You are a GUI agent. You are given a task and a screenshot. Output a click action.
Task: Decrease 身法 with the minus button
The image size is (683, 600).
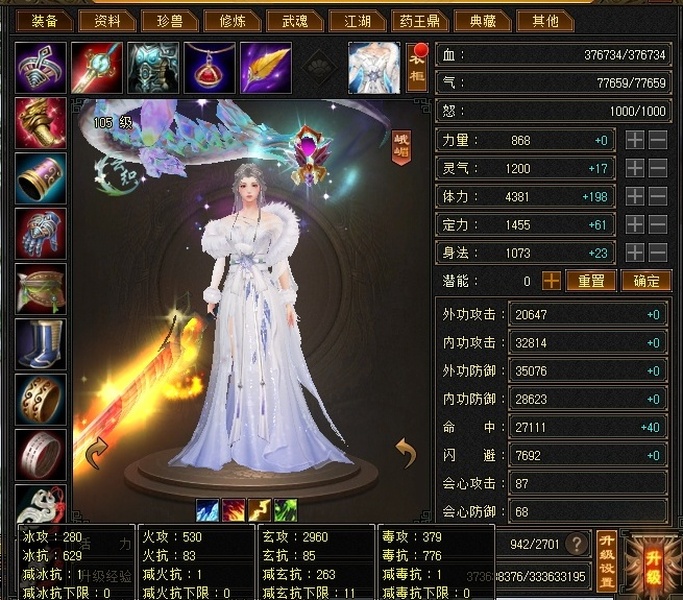pos(658,253)
